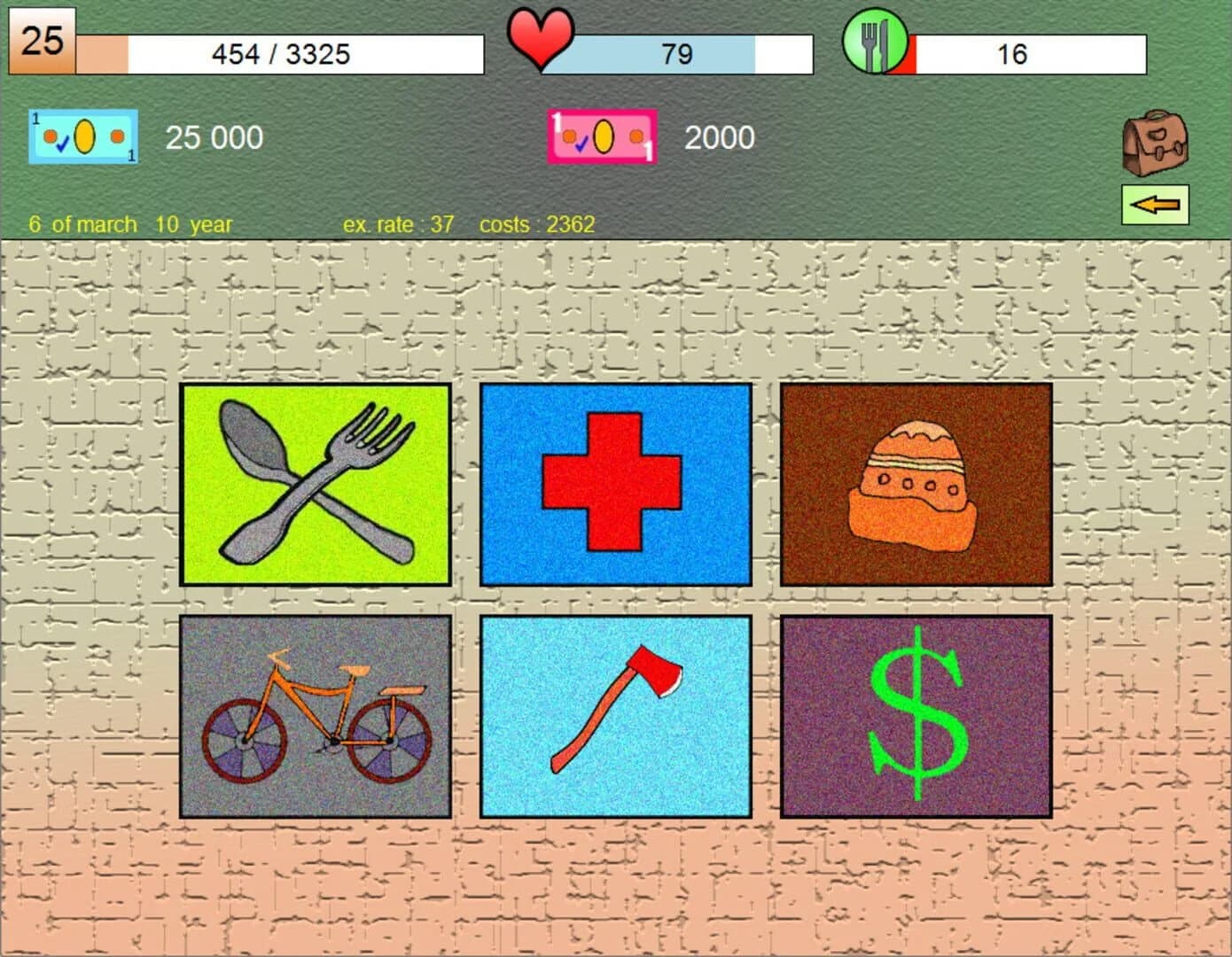Click the 25 000 money amount text

[214, 136]
